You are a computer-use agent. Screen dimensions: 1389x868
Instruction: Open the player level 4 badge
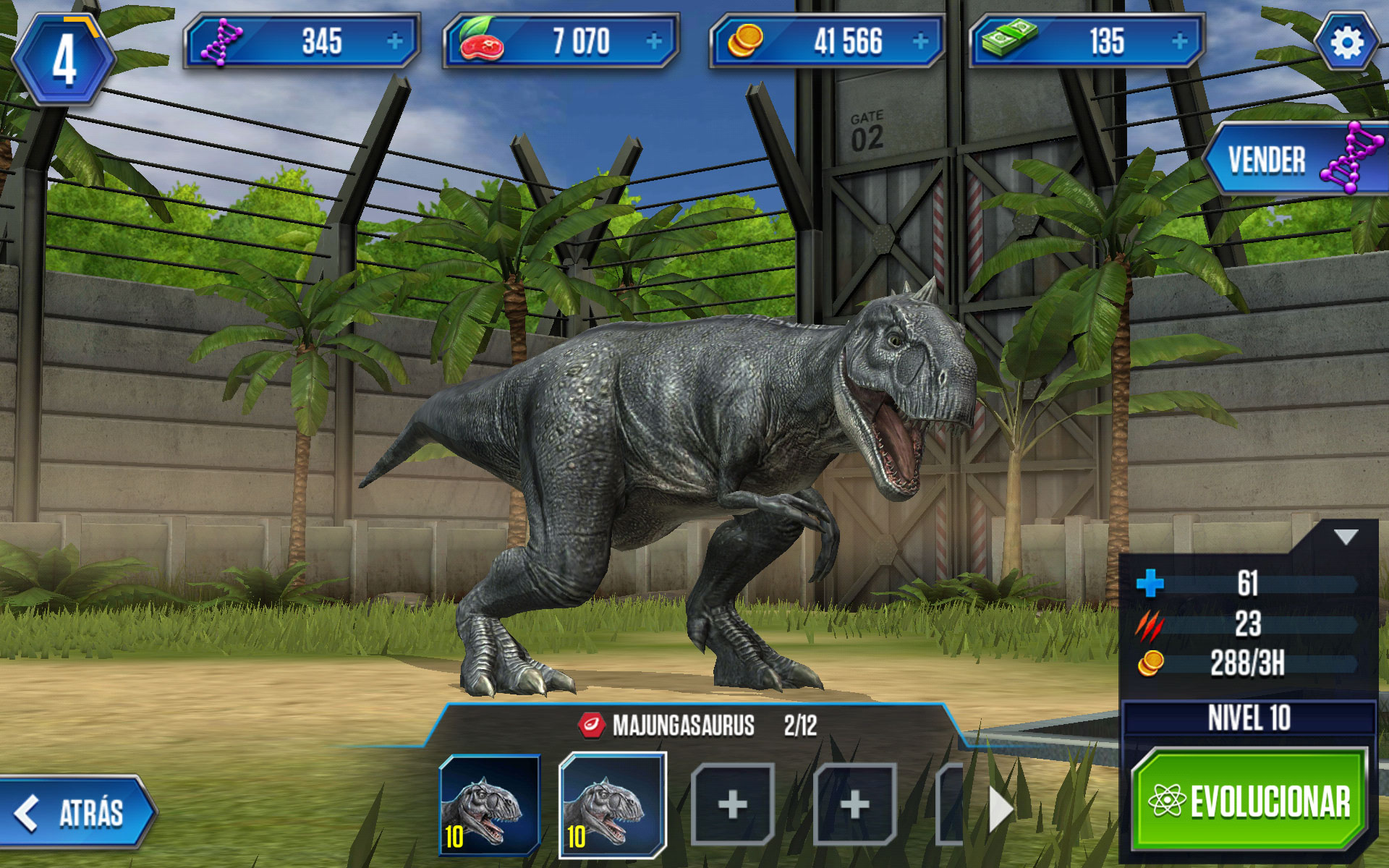(x=64, y=61)
